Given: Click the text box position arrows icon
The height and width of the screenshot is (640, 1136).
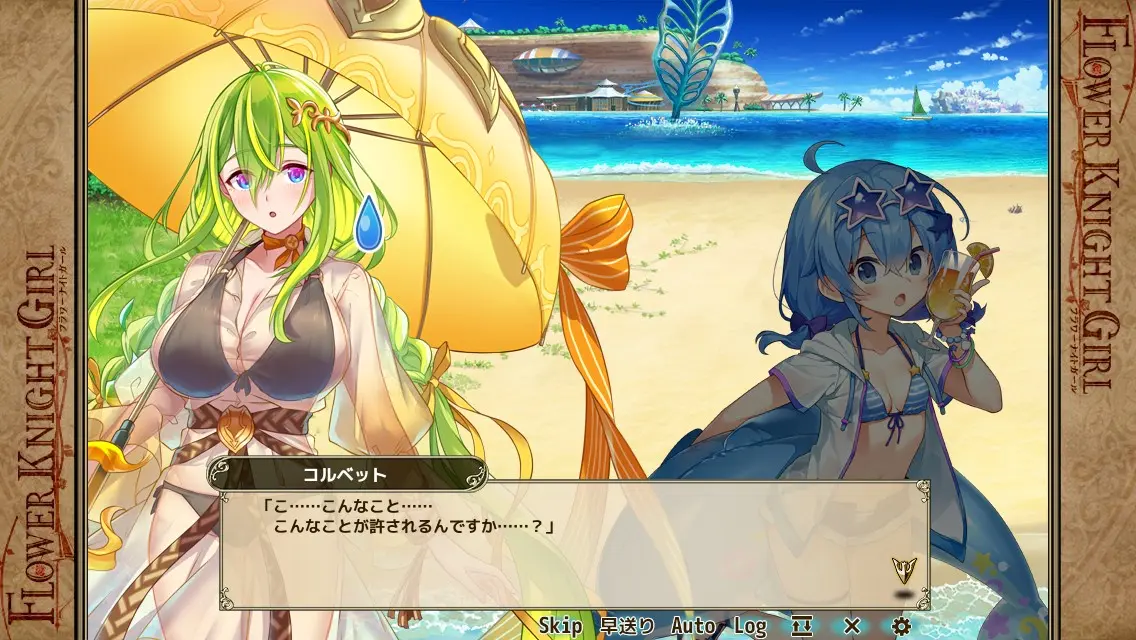Looking at the screenshot, I should pyautogui.click(x=802, y=626).
